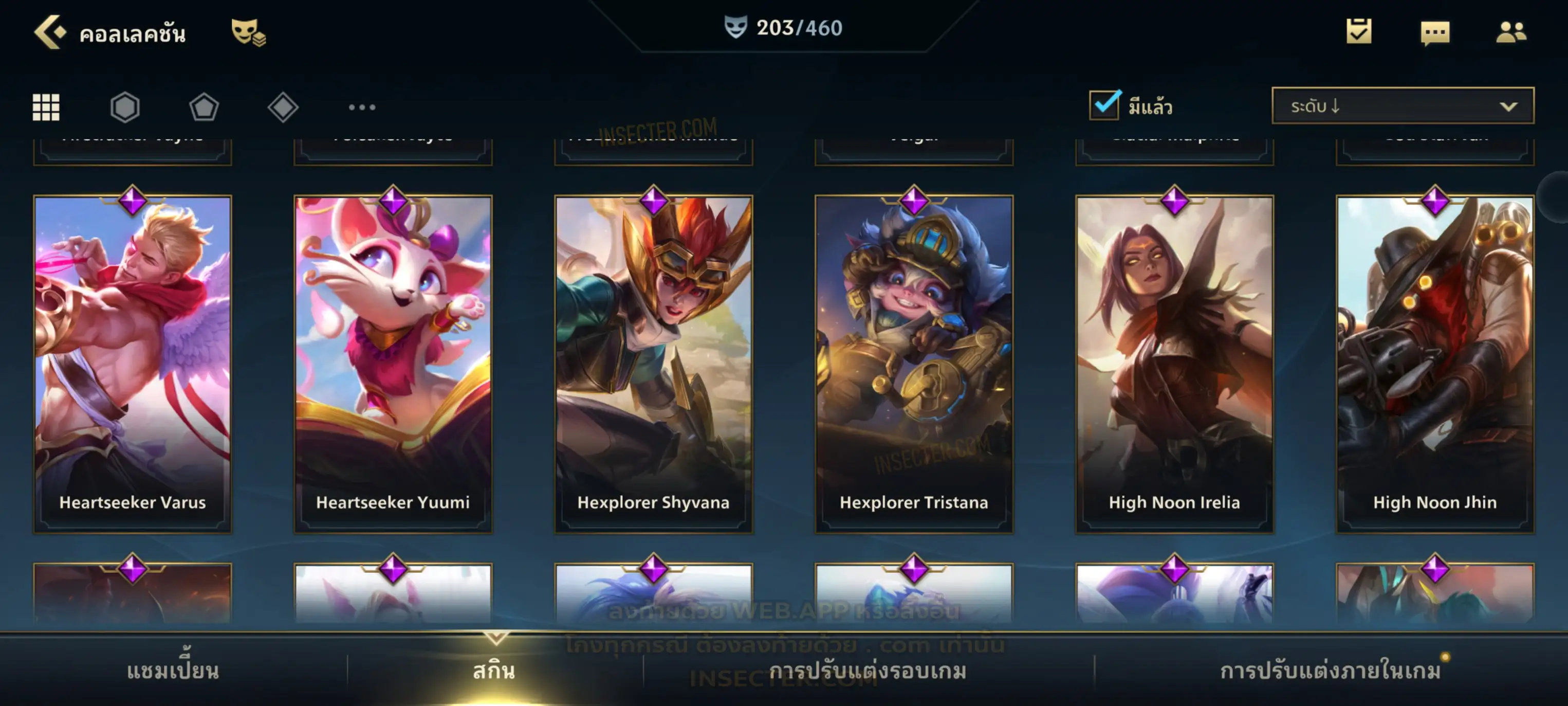Select the Heartseeker Varus skin card
This screenshot has width=1568, height=706.
[133, 364]
